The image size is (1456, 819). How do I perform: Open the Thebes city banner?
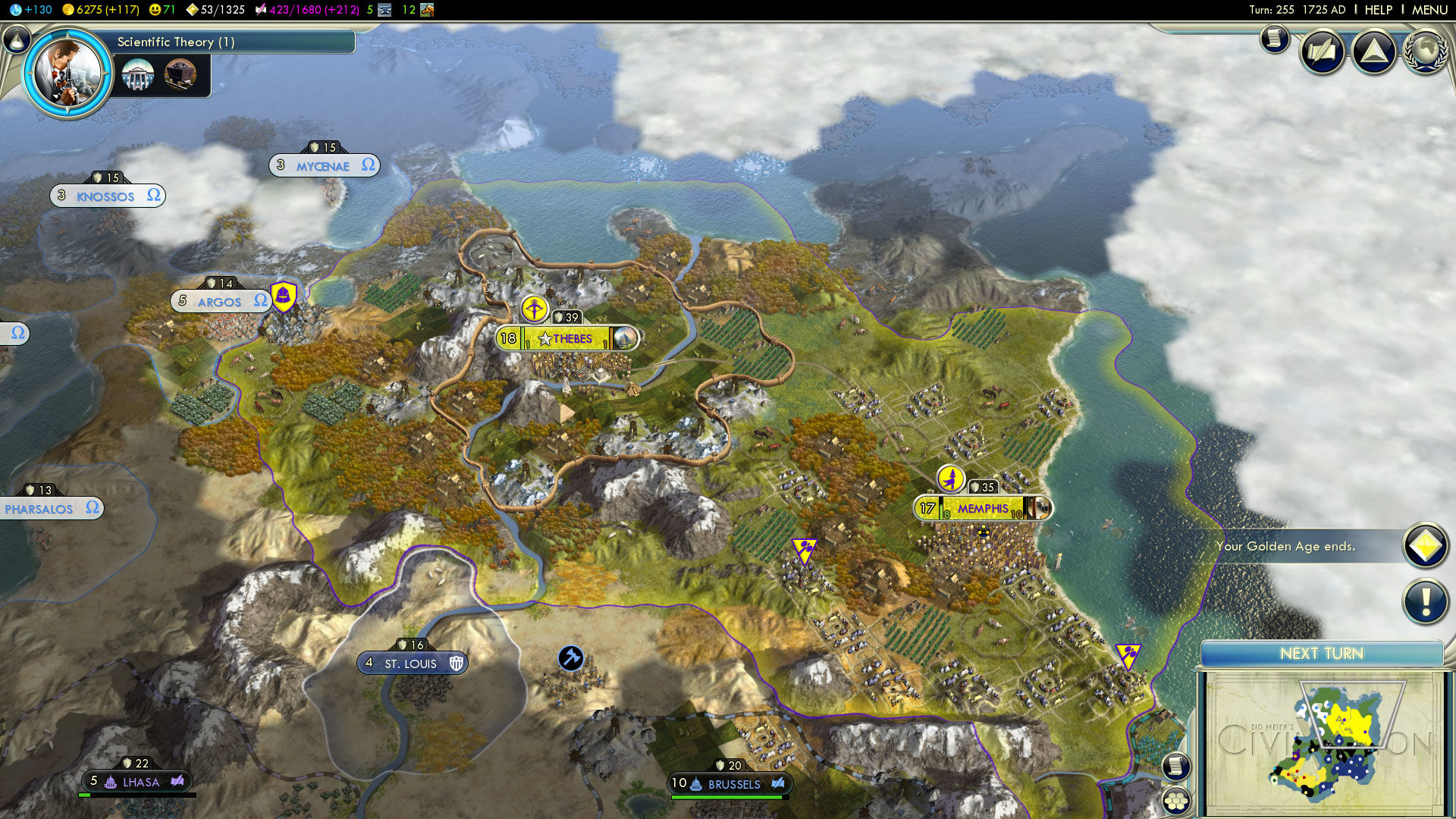(567, 339)
